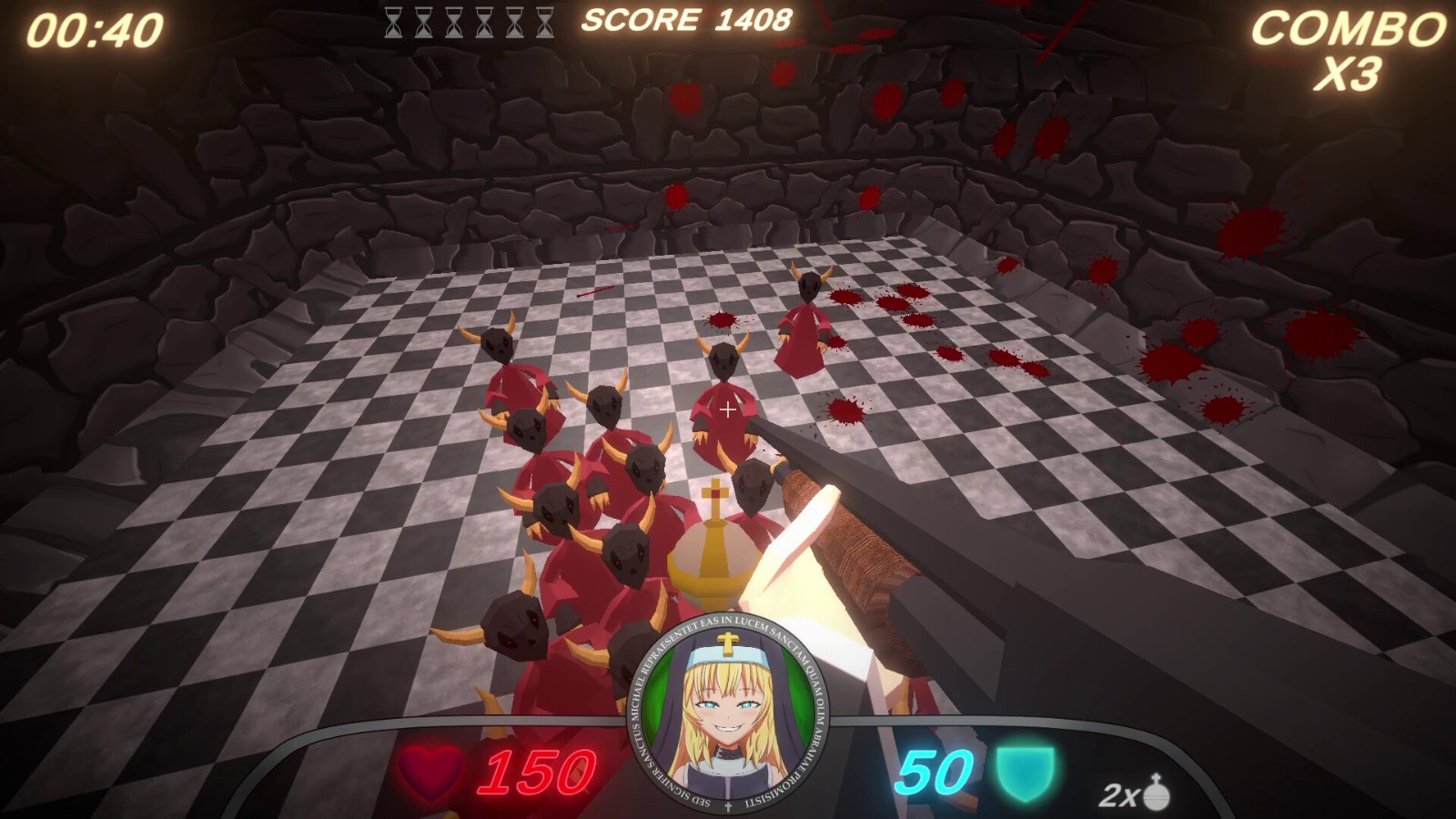Select the holy grenade bomb icon
This screenshot has width=1456, height=819.
point(1157,792)
